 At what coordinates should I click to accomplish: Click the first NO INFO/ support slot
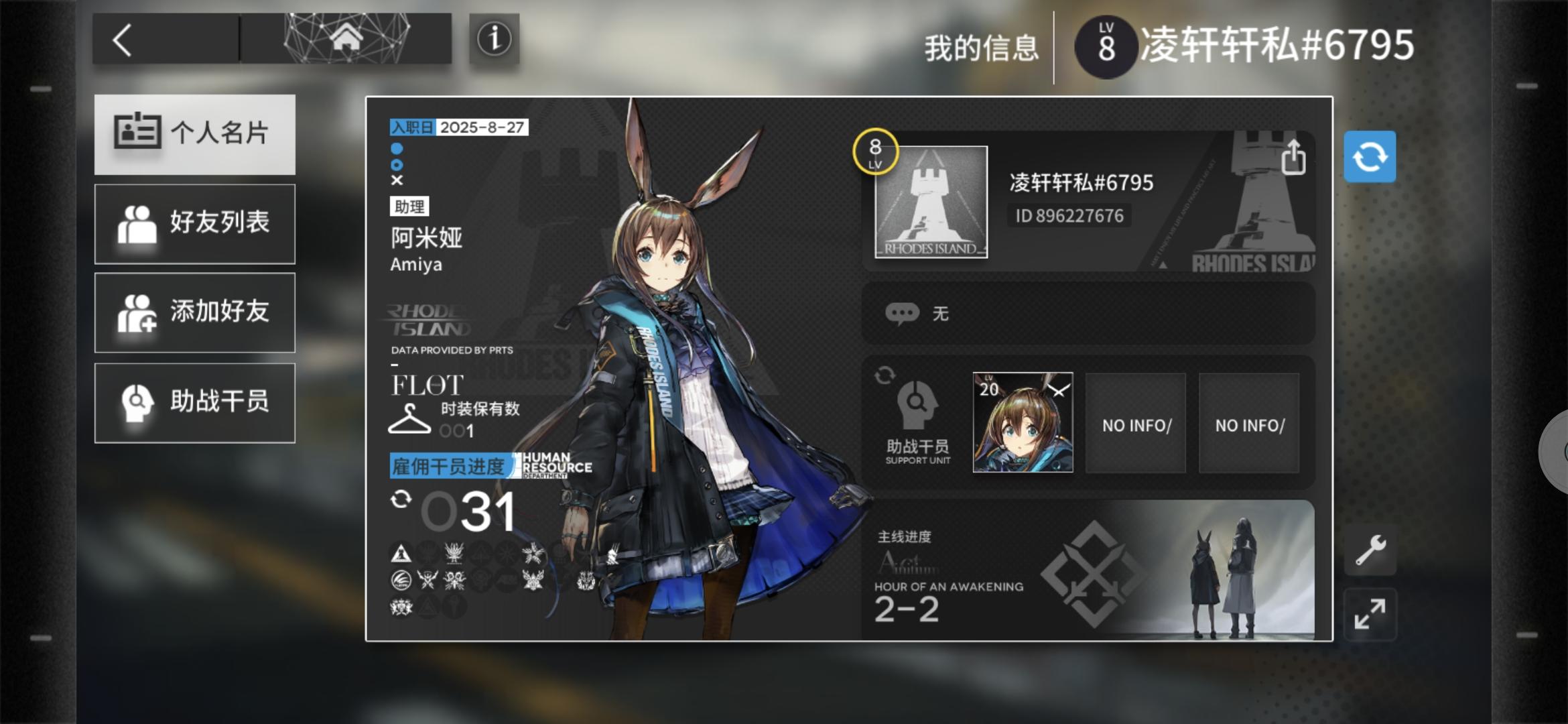(1135, 424)
